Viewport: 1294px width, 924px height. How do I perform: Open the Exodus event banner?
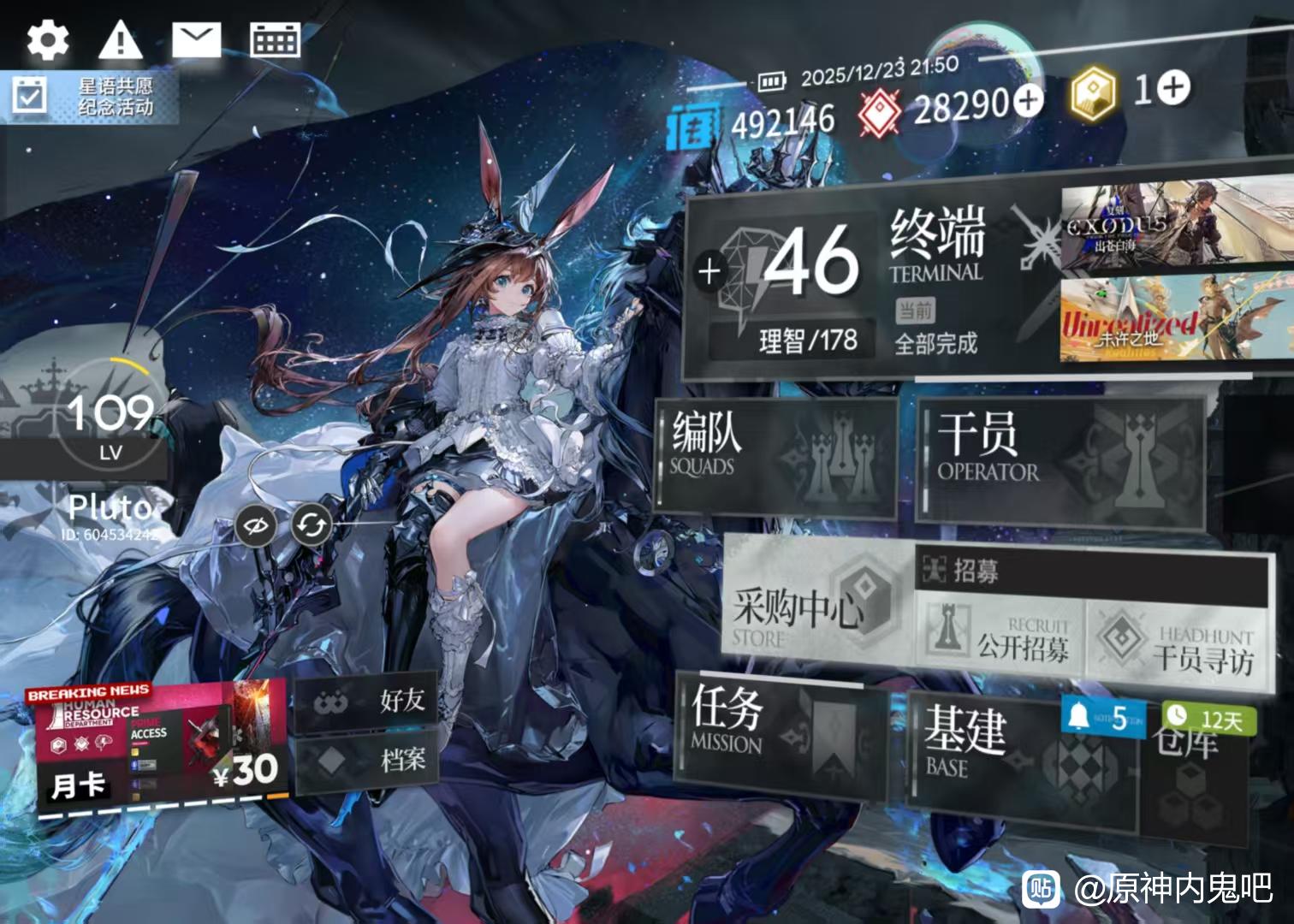click(1177, 225)
